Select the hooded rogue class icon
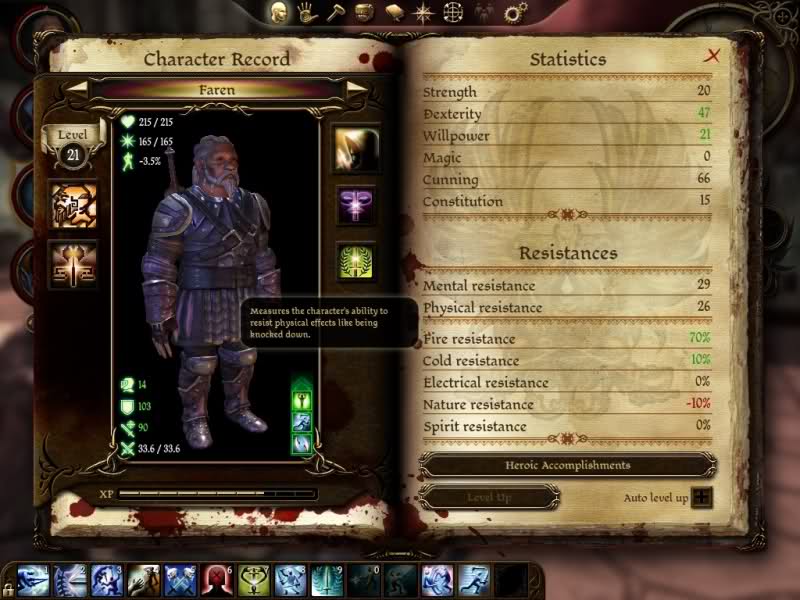 [356, 148]
